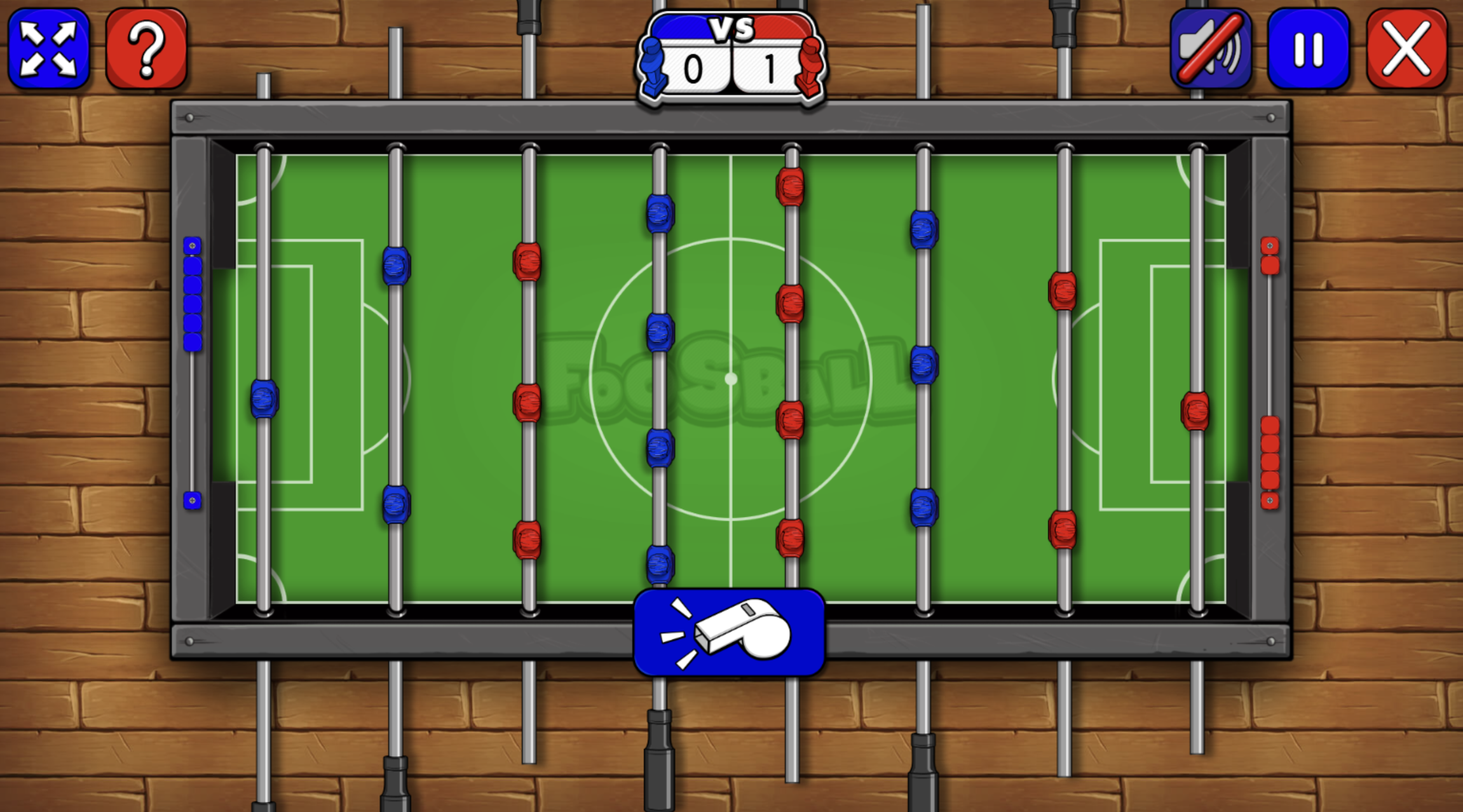Toggle pause on the current match
1463x812 pixels.
[x=1307, y=50]
